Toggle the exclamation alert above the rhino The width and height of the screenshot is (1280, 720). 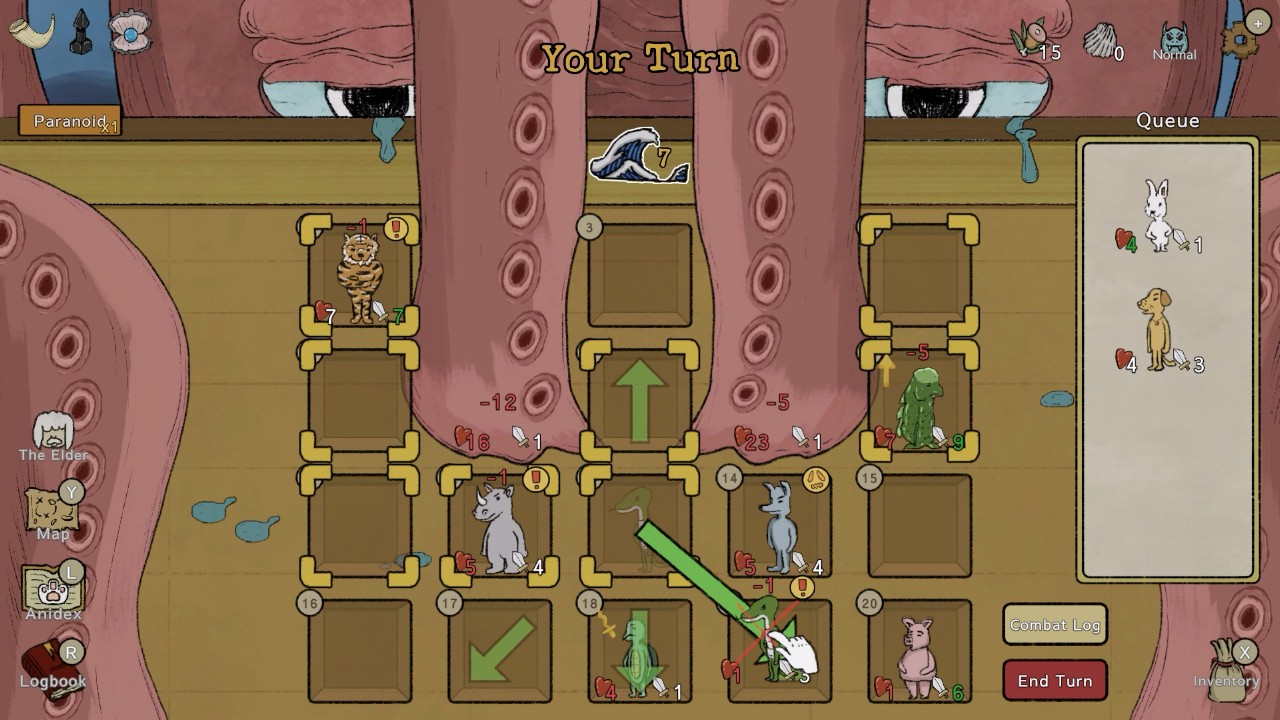536,481
